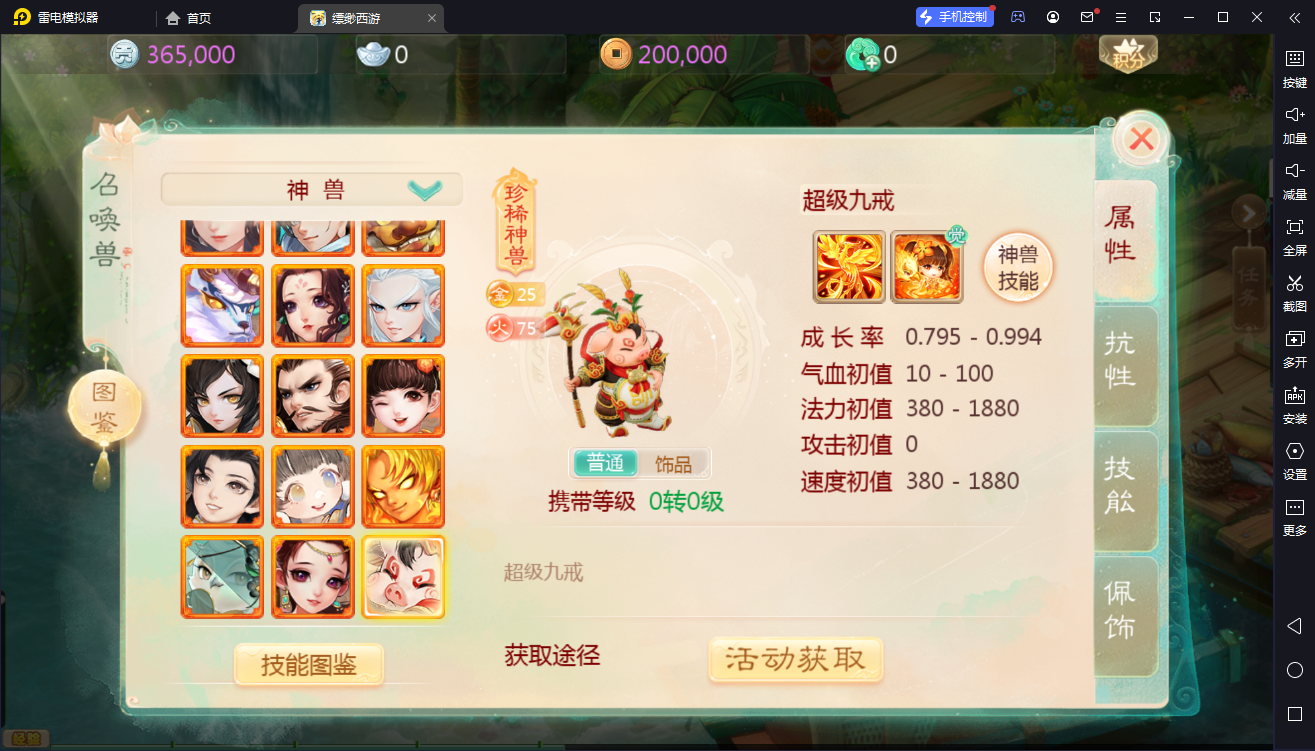
Task: Open multi-instance manager via 多开 icon
Action: 1295,352
